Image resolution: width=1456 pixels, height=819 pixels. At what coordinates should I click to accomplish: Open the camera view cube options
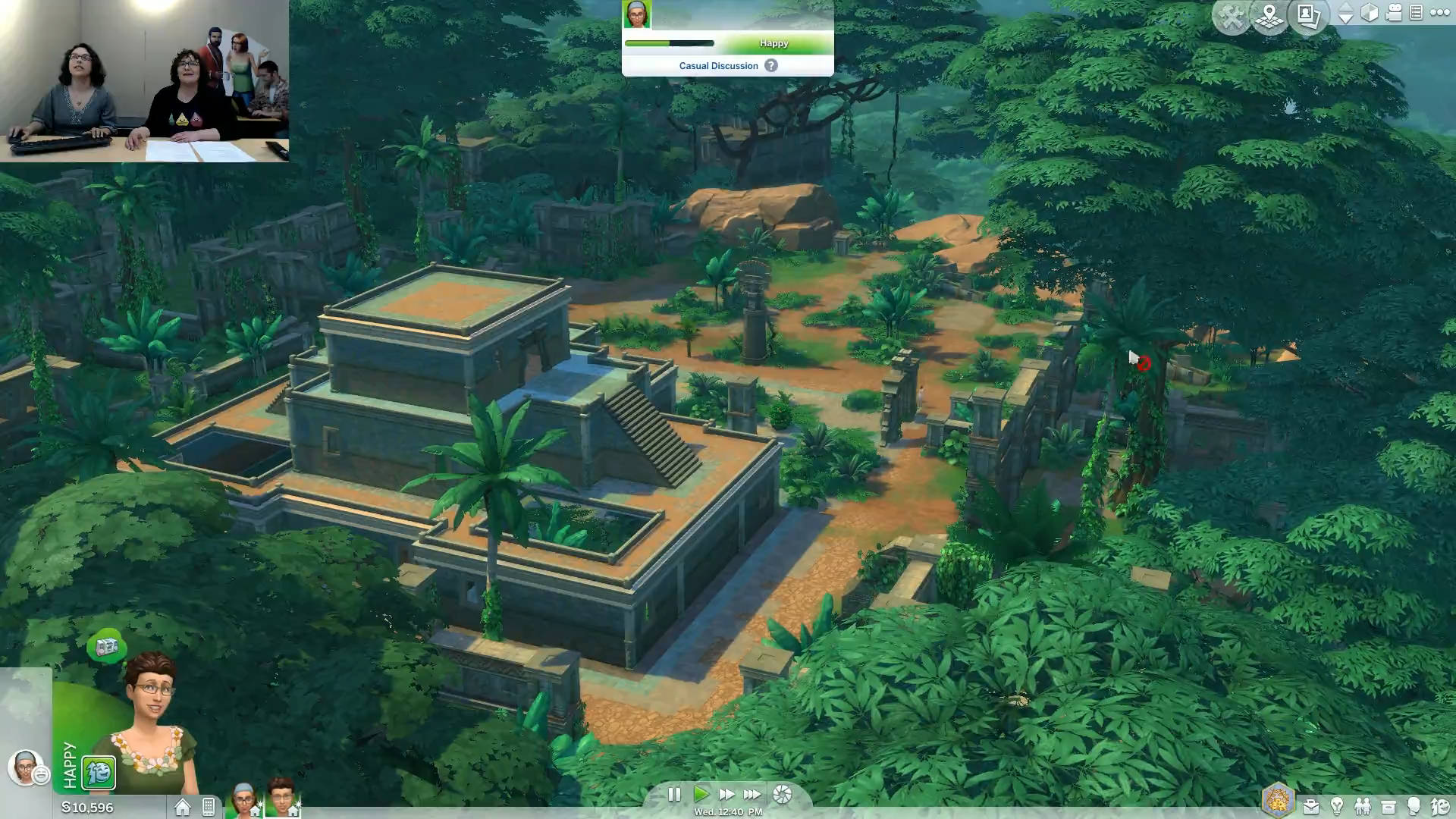tap(1370, 13)
